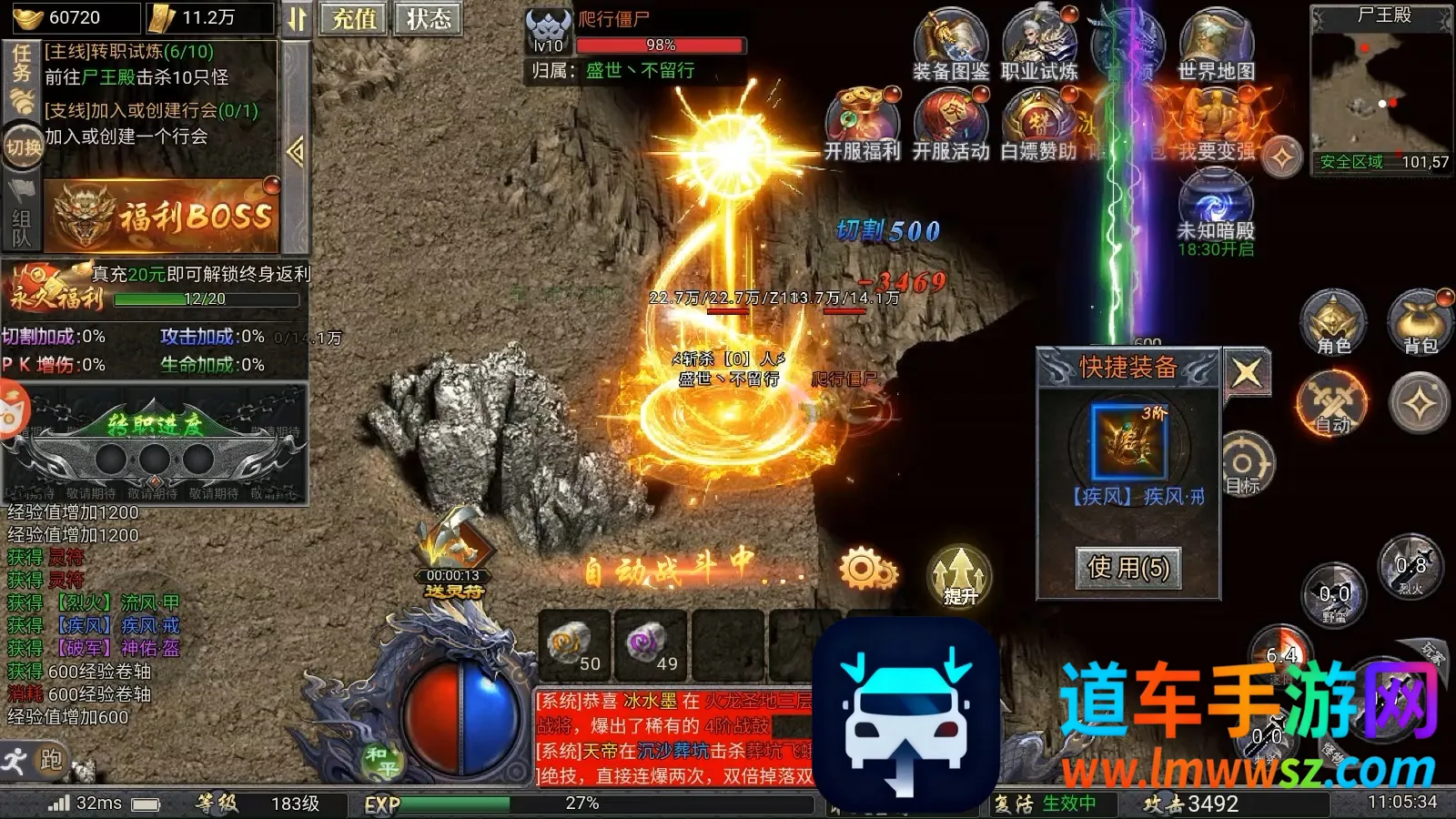Toggle the 跑 run mode button
1456x819 pixels.
point(36,760)
